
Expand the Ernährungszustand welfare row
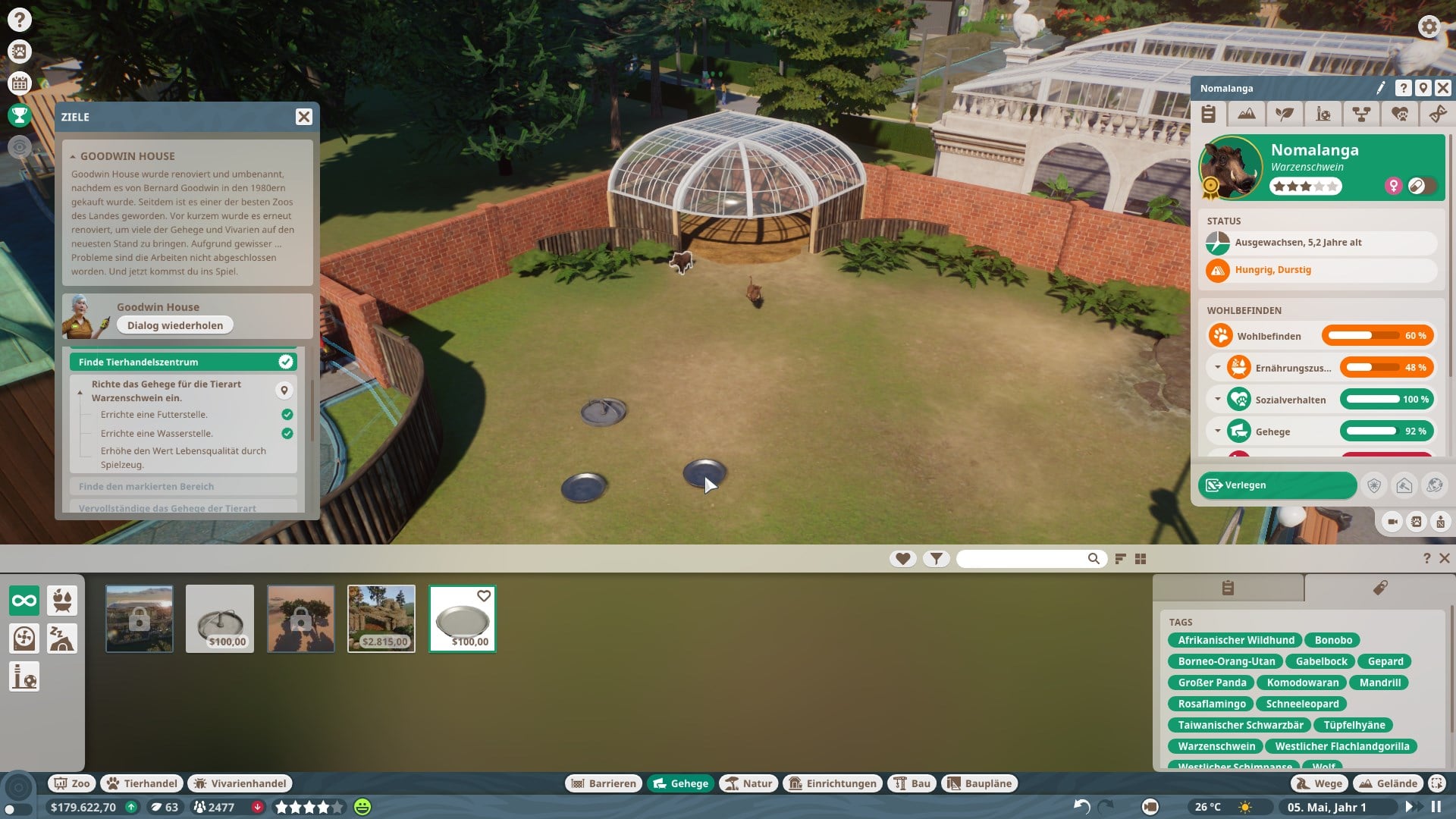click(x=1218, y=368)
